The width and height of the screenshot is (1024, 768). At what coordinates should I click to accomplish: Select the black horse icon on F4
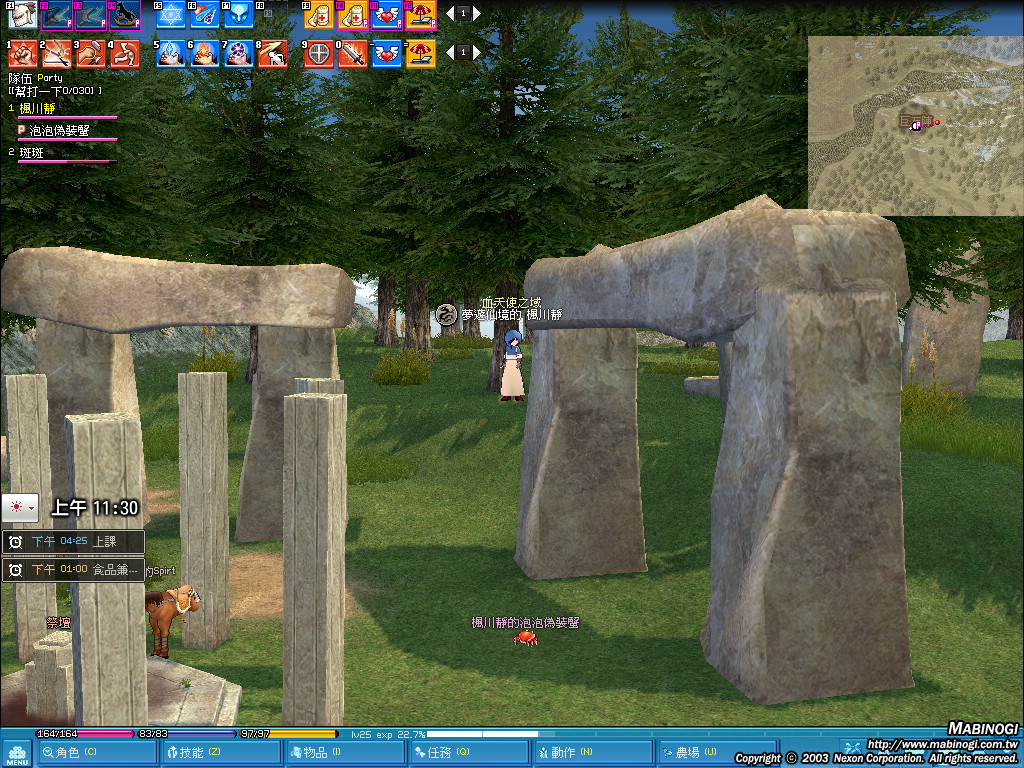coord(124,15)
